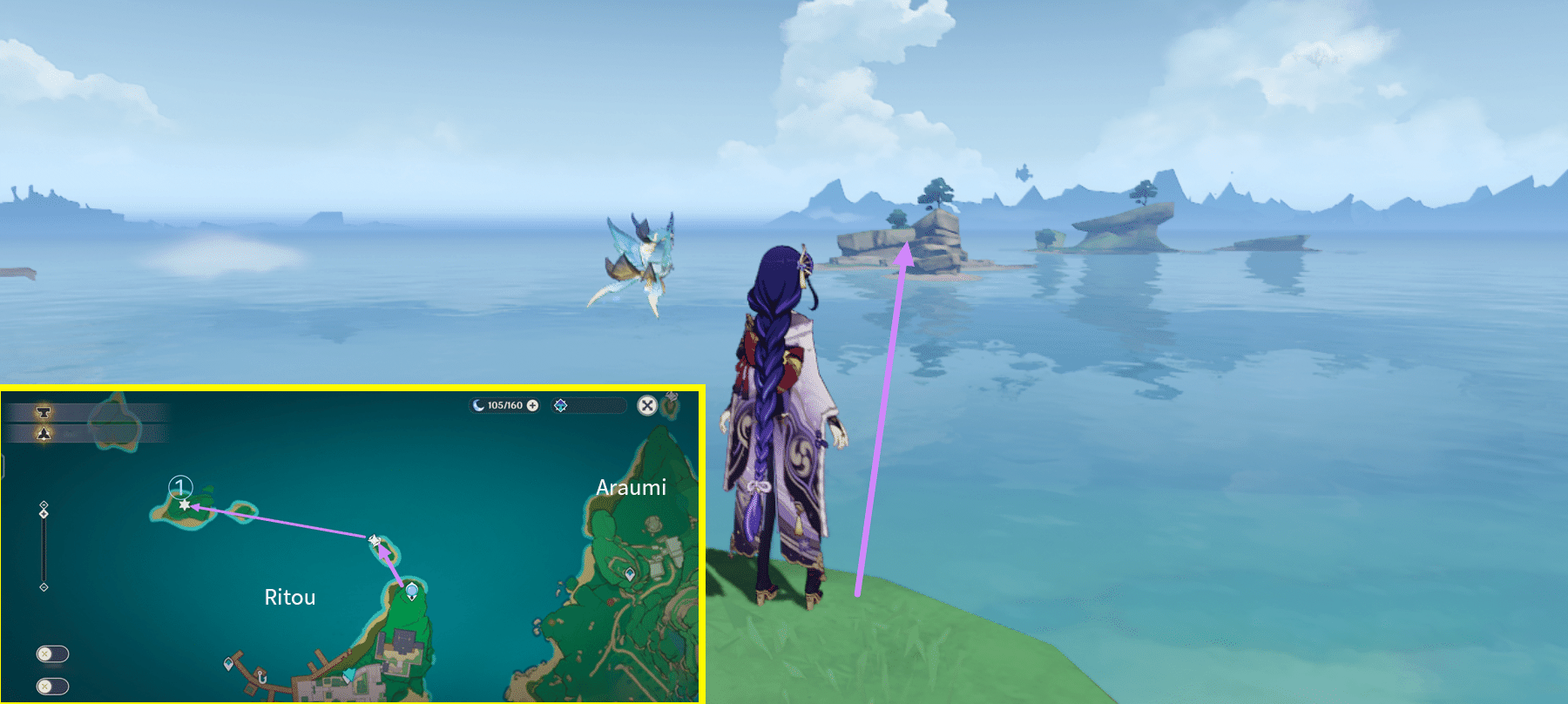1568x704 pixels.
Task: Select the teleport waypoint on the Araumi coast
Action: [632, 575]
